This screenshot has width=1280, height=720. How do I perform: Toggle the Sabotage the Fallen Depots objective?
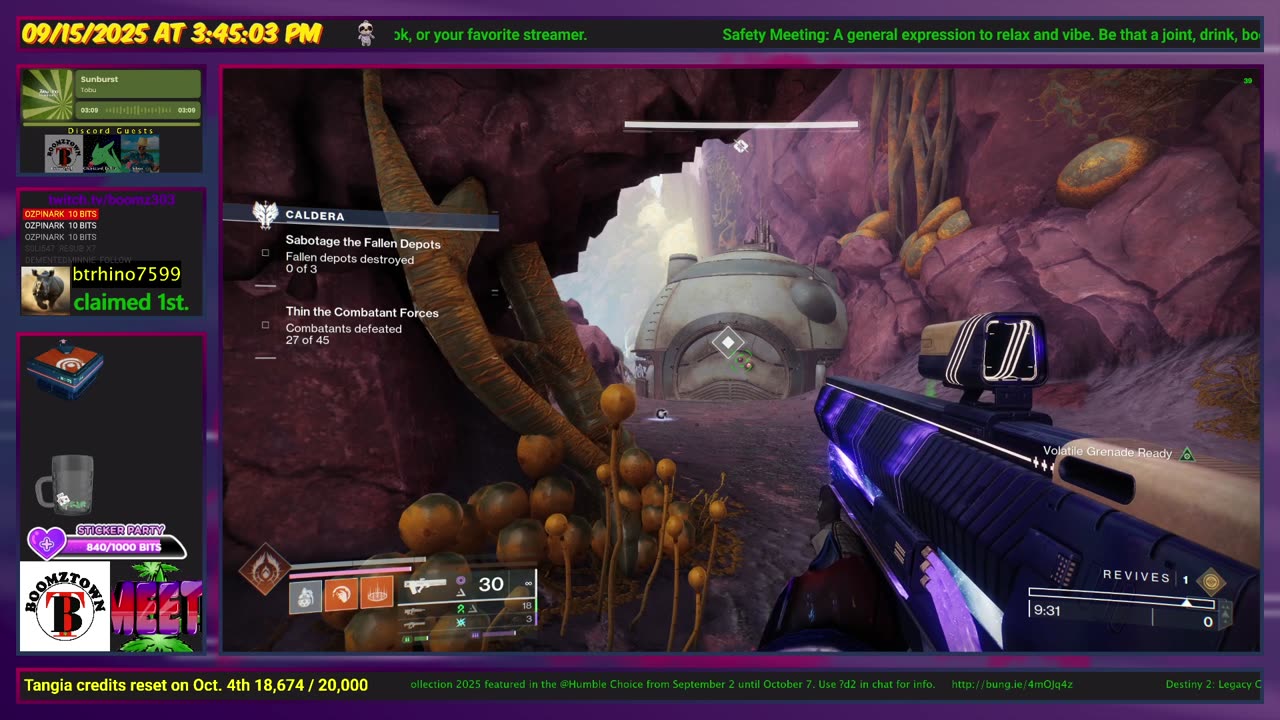point(265,253)
